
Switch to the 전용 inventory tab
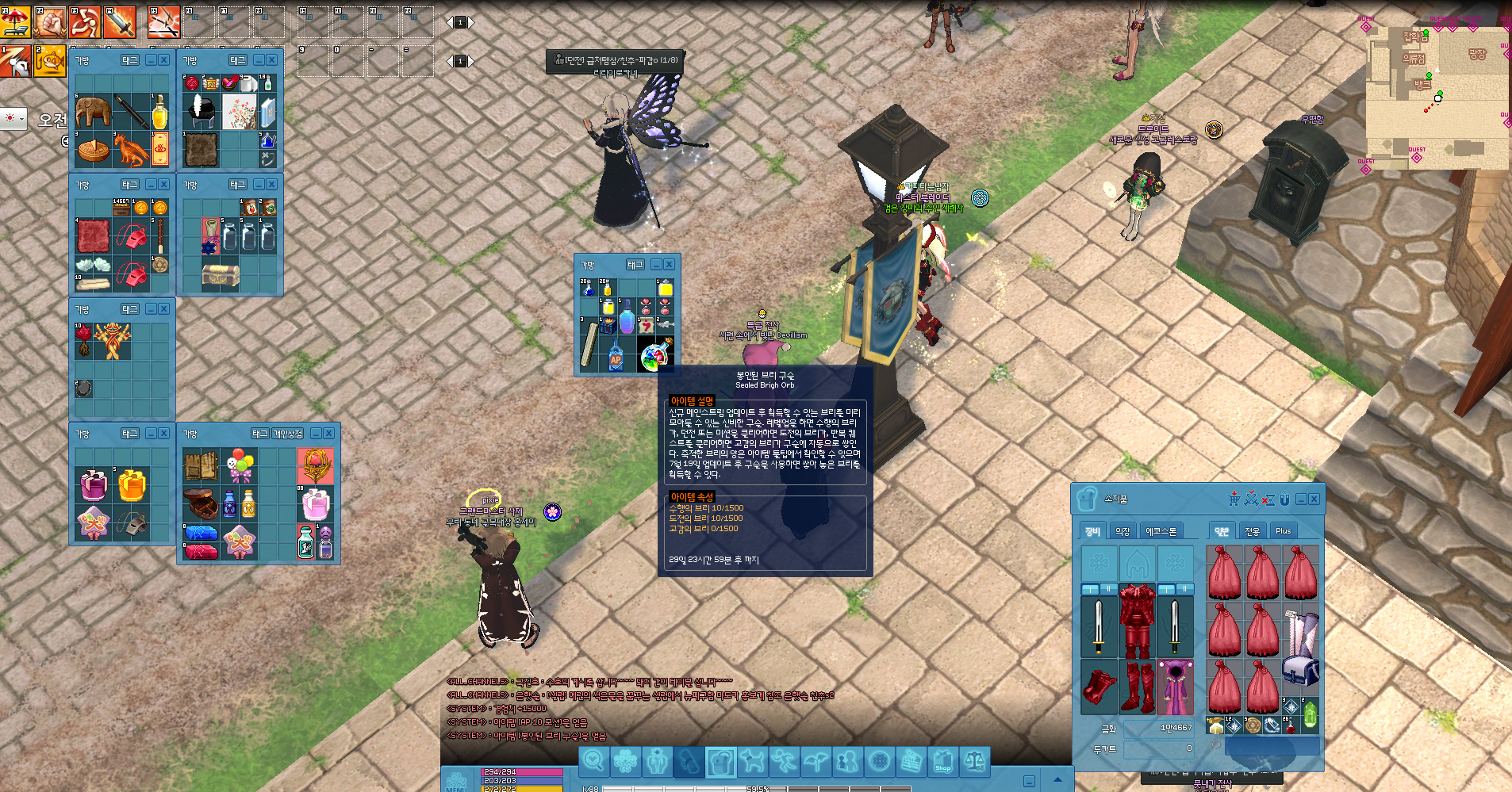pyautogui.click(x=1252, y=531)
